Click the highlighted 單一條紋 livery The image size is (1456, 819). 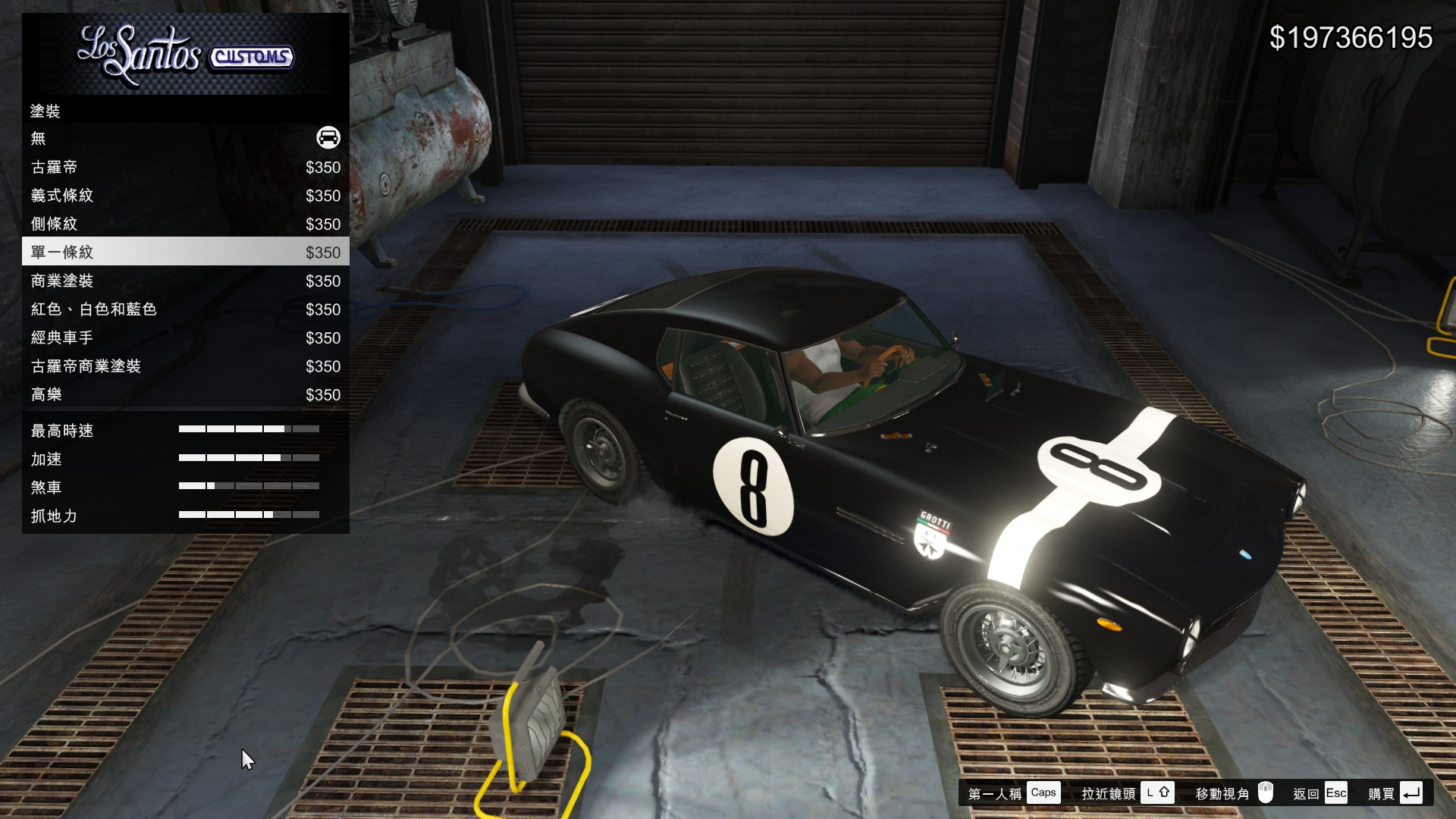[185, 253]
